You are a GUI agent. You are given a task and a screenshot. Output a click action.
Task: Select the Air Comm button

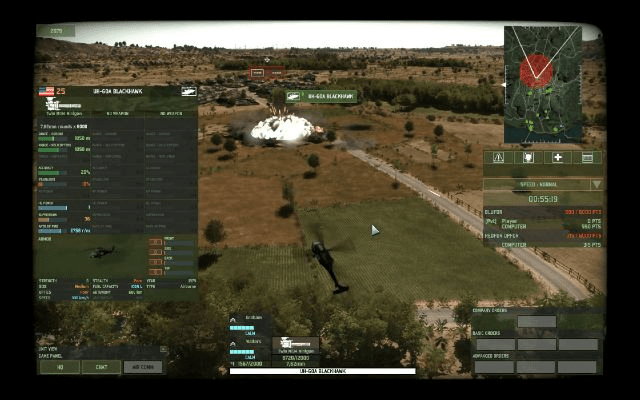click(x=143, y=367)
